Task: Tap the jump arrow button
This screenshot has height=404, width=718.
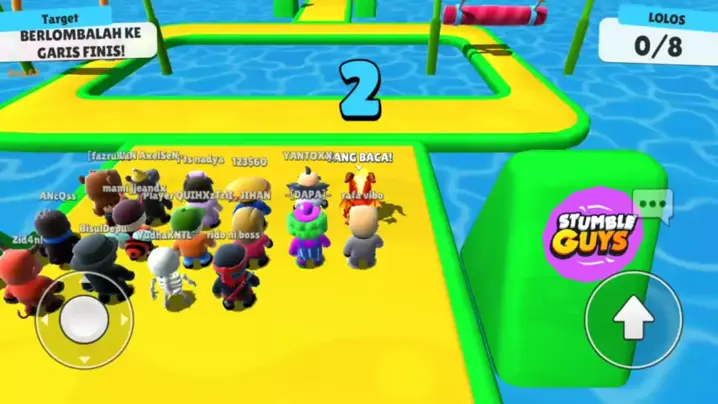Action: (632, 319)
